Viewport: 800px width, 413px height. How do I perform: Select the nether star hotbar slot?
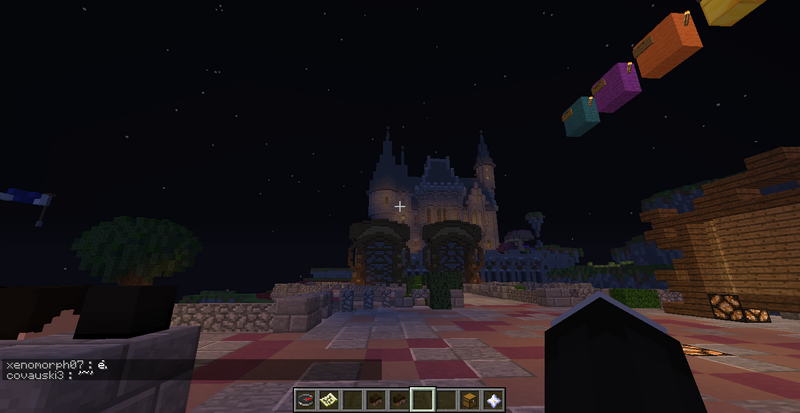tap(491, 400)
